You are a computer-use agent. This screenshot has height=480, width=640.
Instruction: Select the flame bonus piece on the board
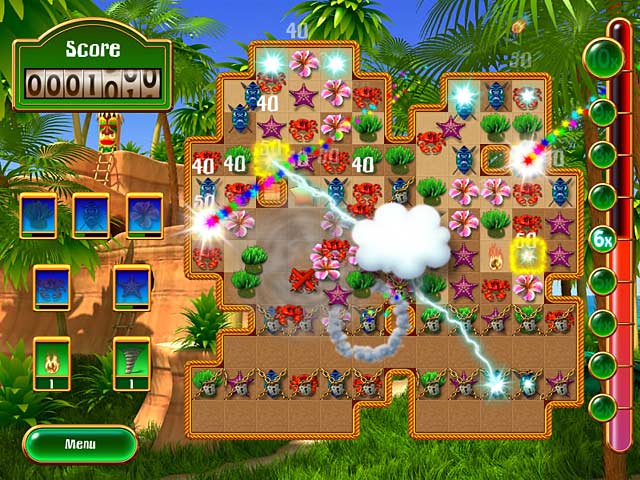point(495,257)
